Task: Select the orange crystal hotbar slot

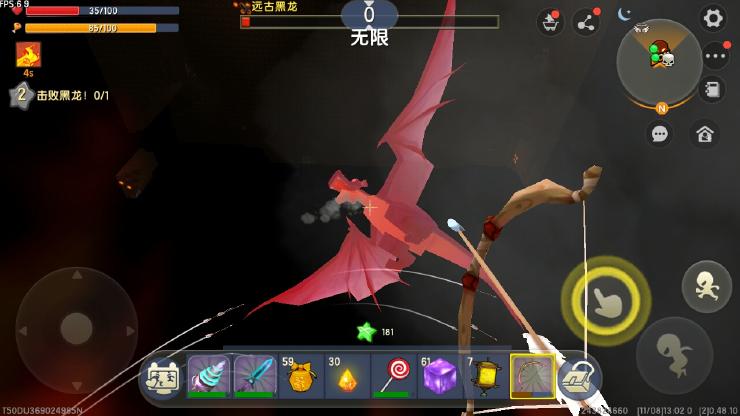Action: click(346, 377)
